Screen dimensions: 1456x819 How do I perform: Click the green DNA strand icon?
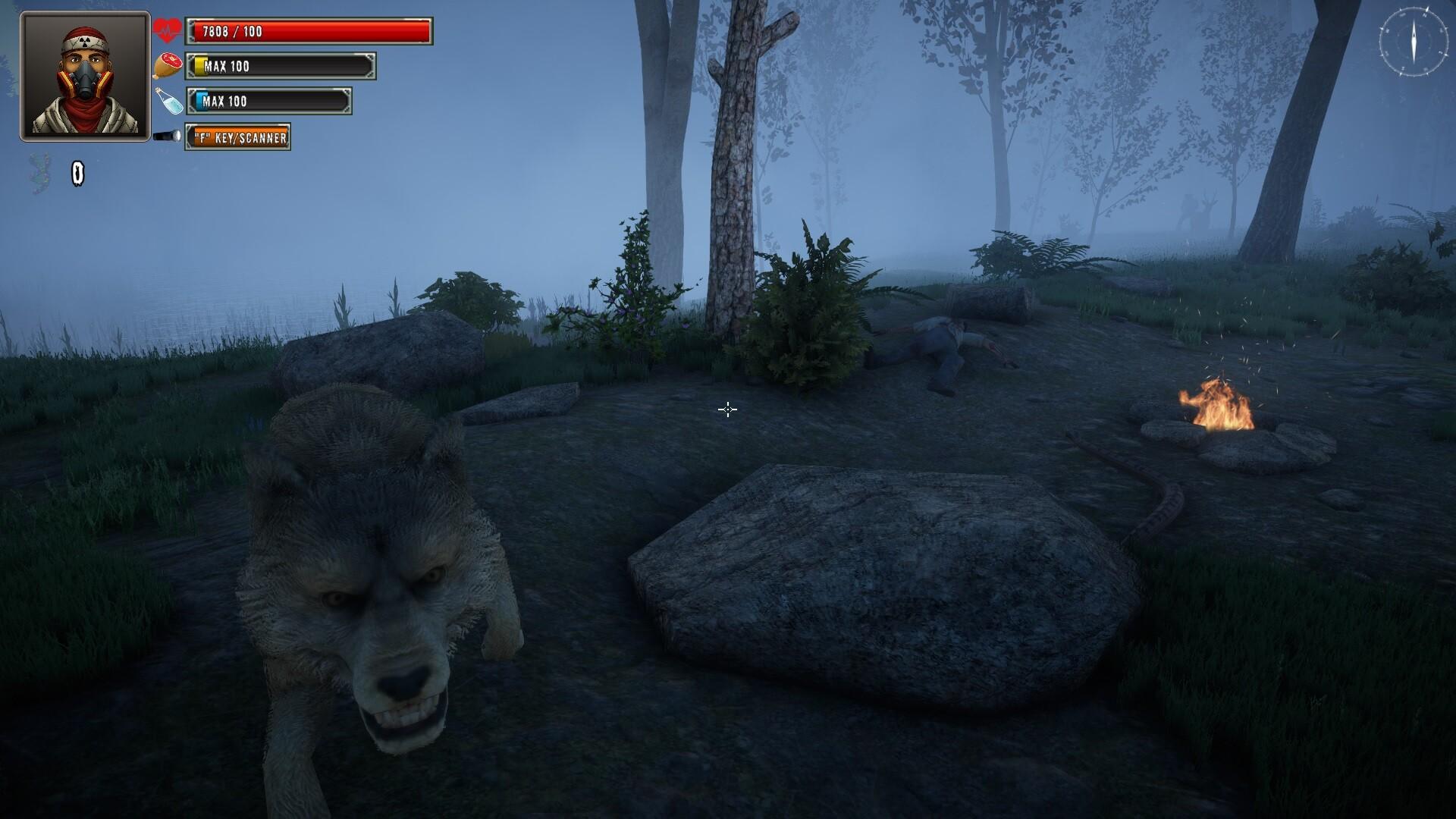39,174
